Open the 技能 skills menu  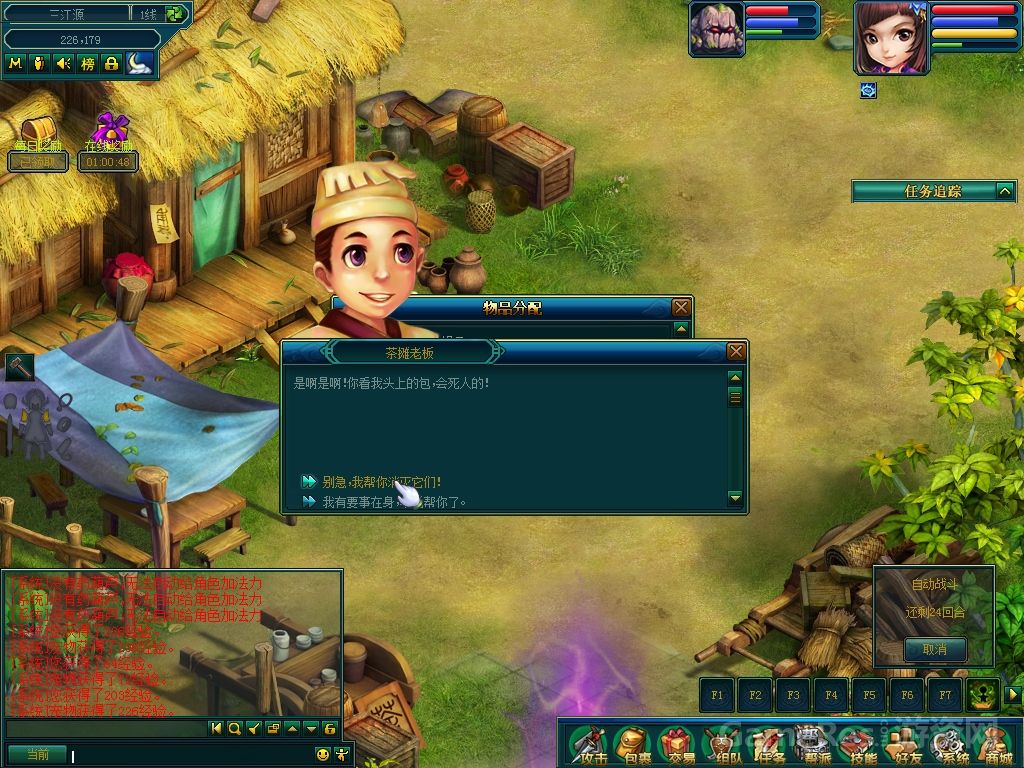862,745
